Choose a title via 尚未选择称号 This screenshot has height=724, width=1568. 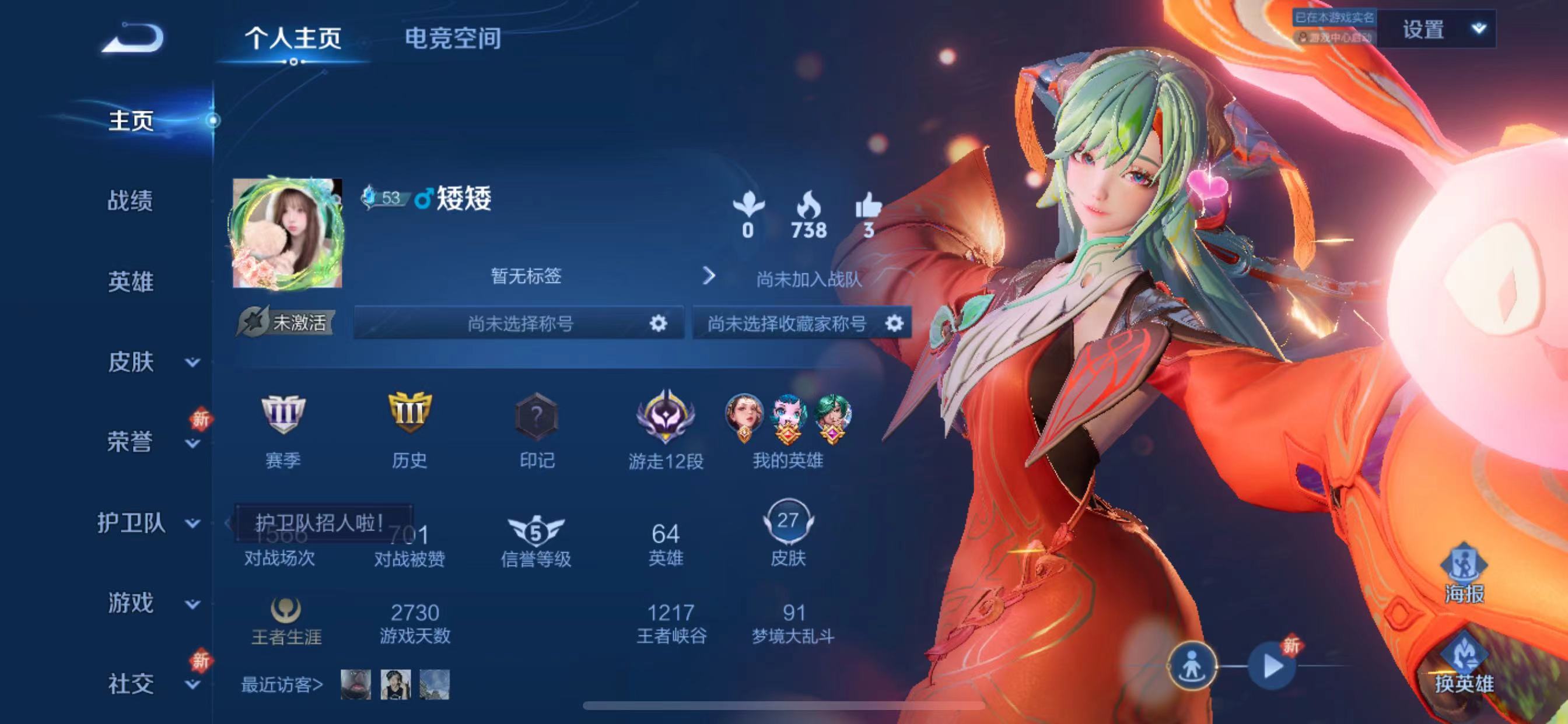[x=519, y=323]
